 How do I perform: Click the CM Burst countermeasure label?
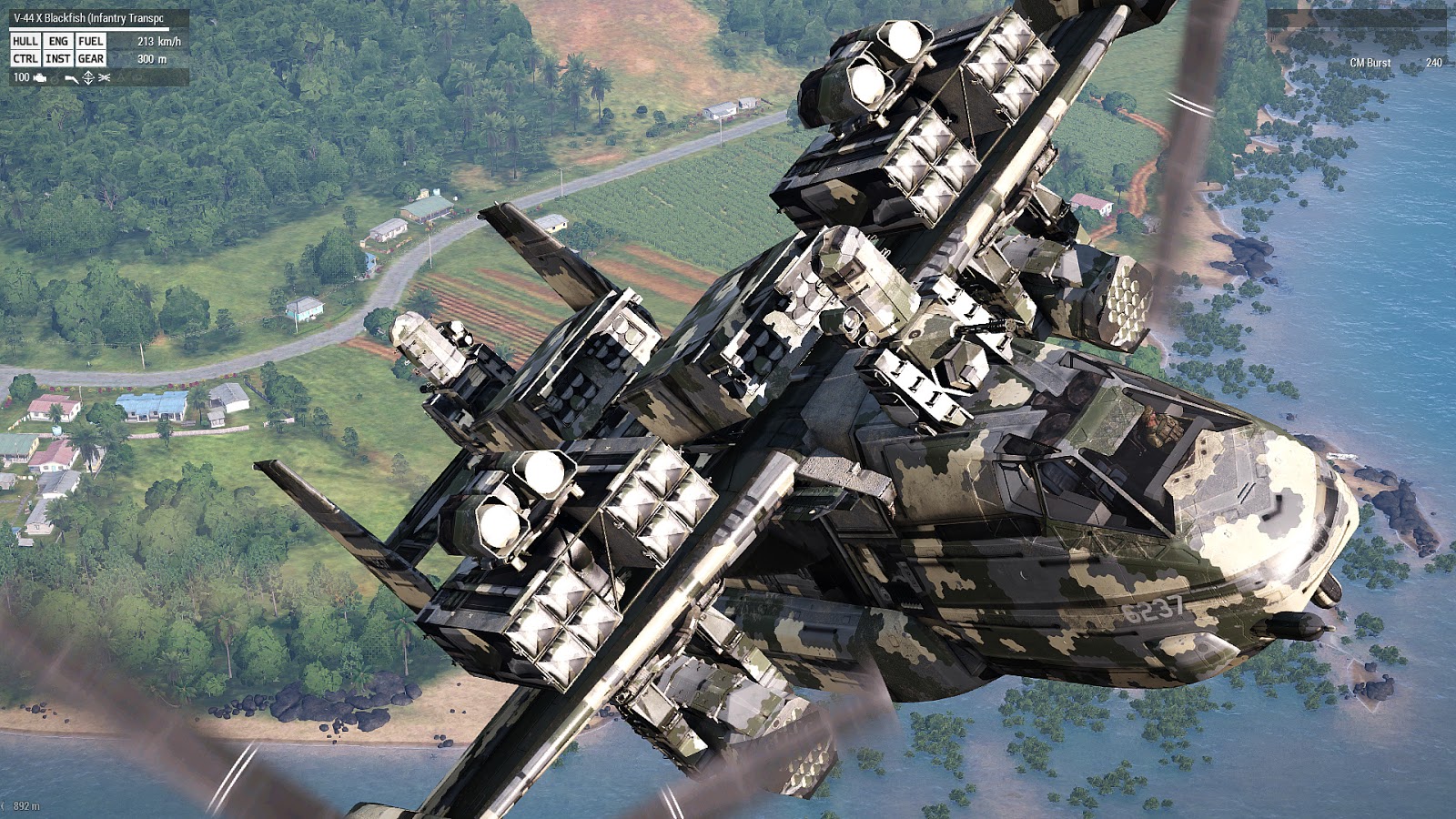click(x=1370, y=64)
